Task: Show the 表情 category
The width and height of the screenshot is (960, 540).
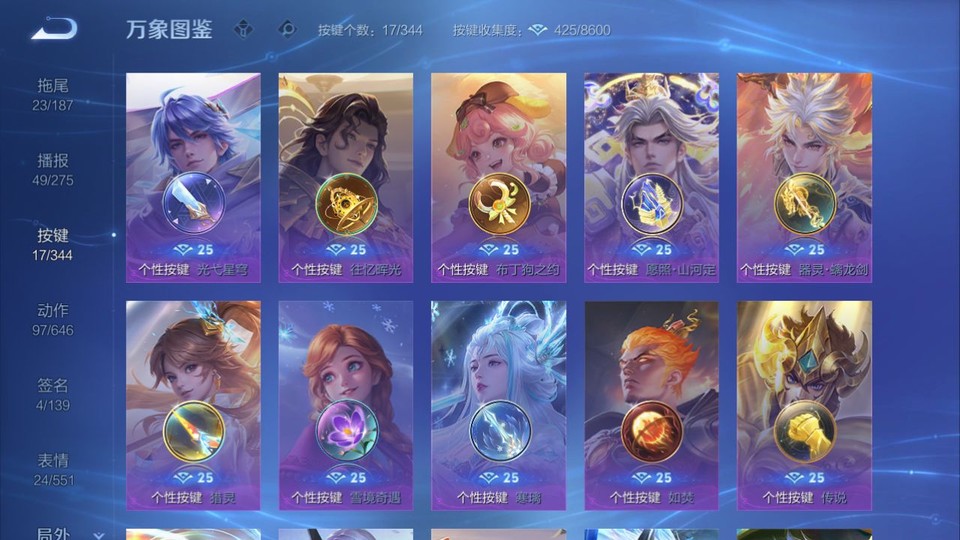Action: click(x=53, y=469)
